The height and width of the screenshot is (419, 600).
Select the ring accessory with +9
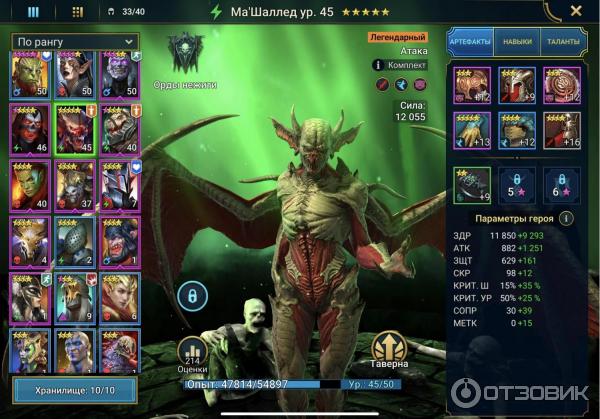click(472, 183)
